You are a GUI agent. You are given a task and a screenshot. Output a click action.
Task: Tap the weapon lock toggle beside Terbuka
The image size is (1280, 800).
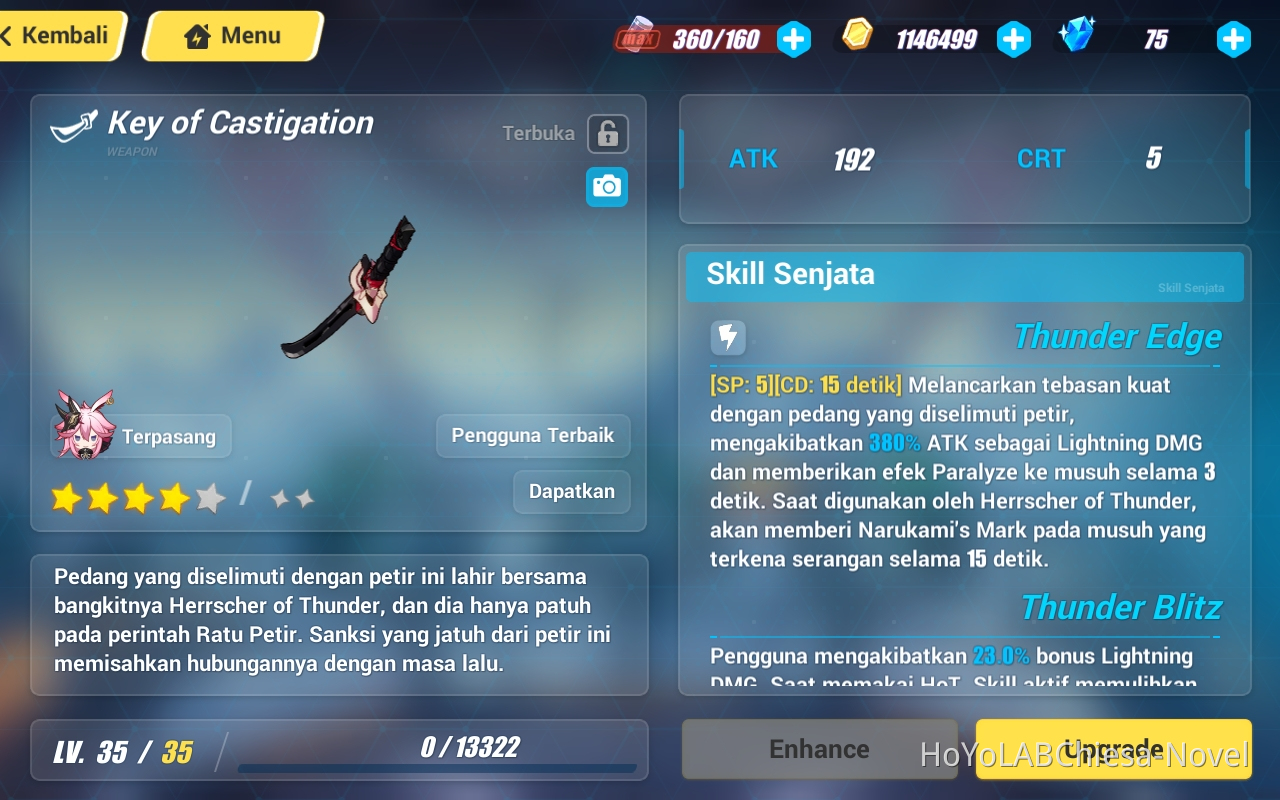[x=607, y=133]
